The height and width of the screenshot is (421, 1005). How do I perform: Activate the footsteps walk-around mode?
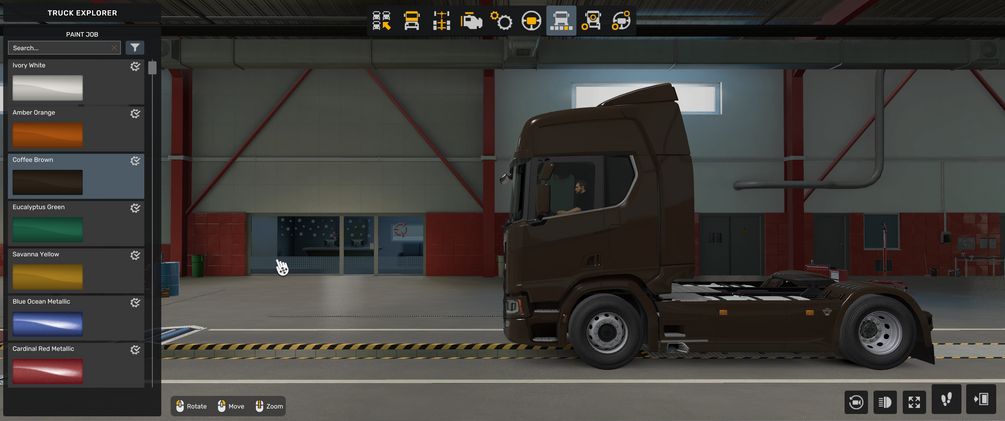(946, 399)
